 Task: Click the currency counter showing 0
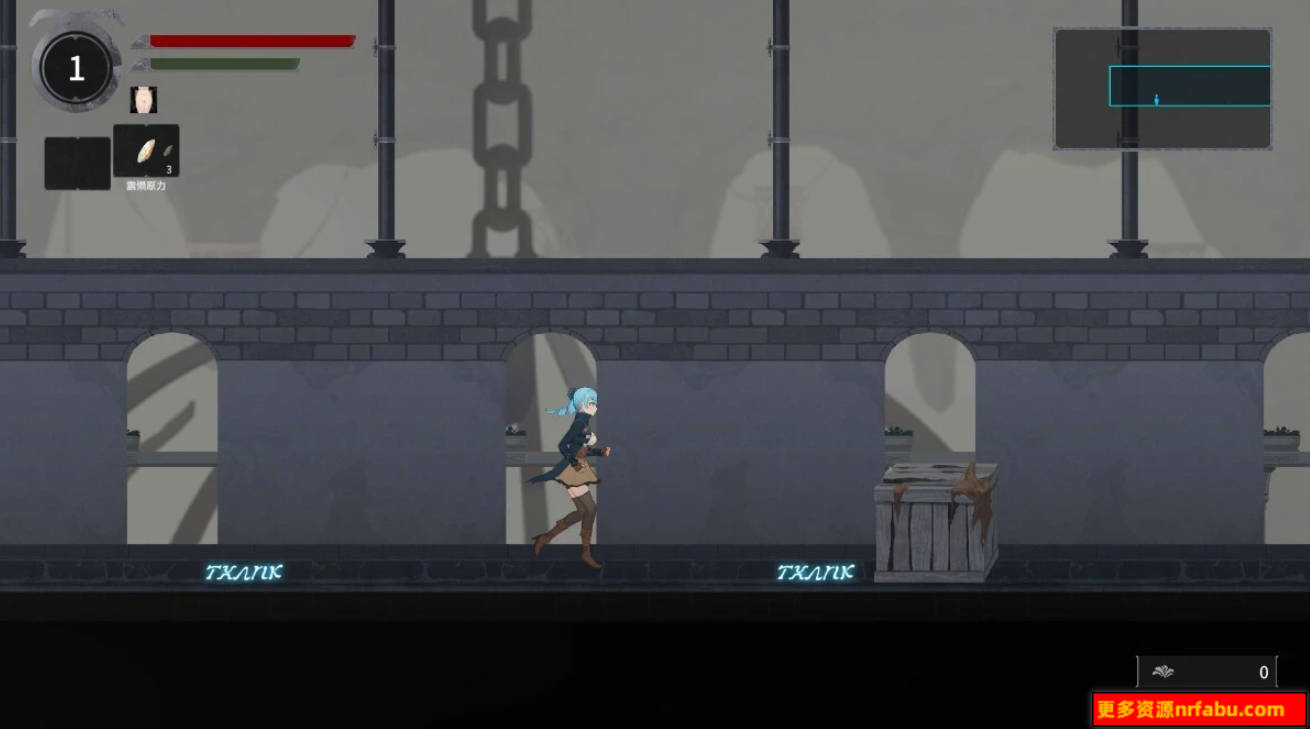pyautogui.click(x=1263, y=672)
